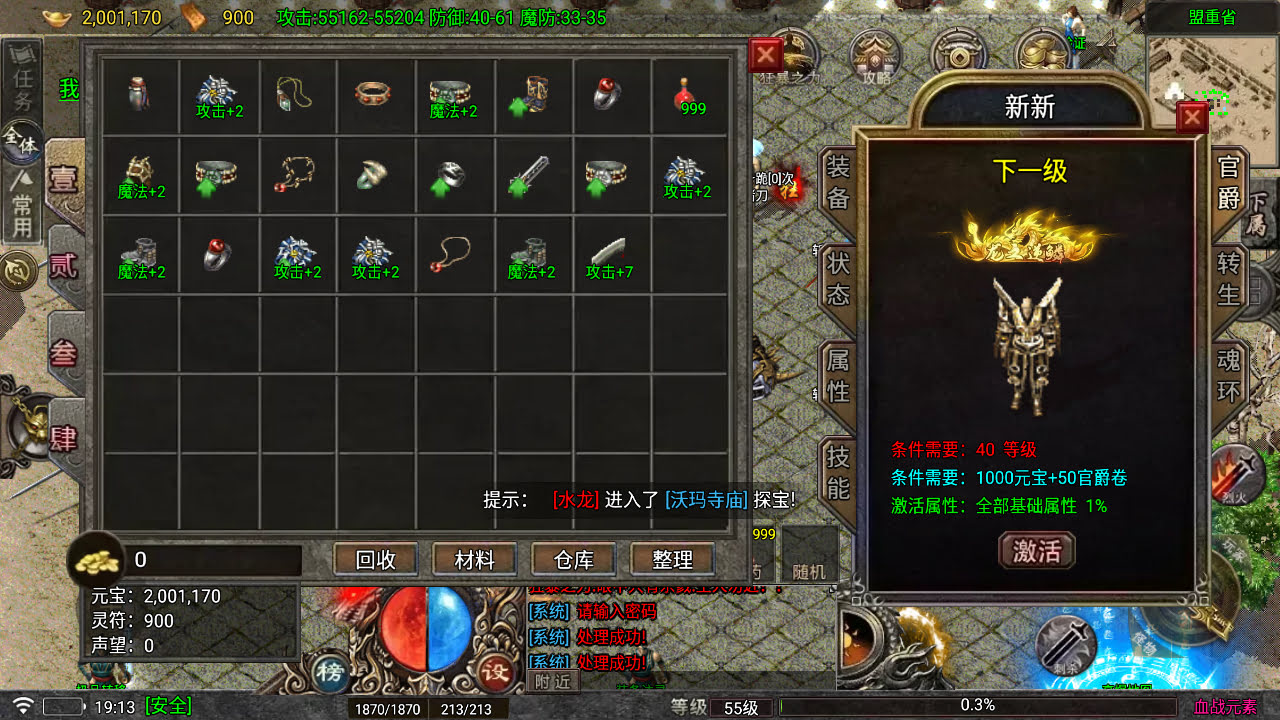The width and height of the screenshot is (1280, 720).
Task: Switch to bag page 贰
Action: tap(63, 266)
